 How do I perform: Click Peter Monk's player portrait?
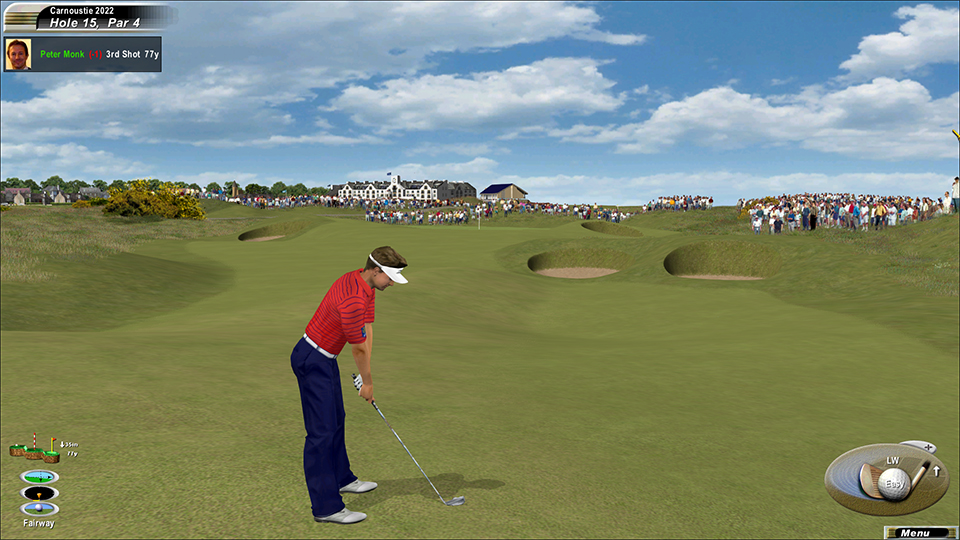[x=17, y=54]
